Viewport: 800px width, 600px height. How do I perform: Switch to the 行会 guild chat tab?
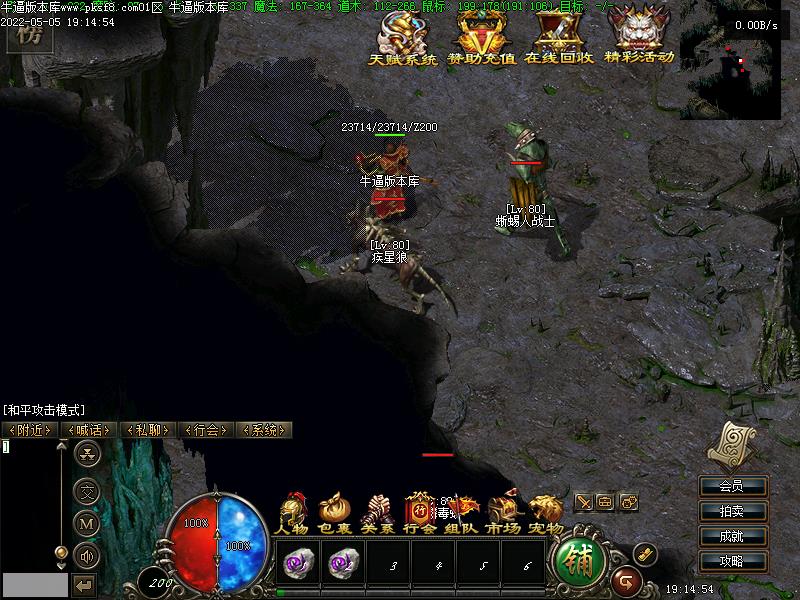point(206,430)
